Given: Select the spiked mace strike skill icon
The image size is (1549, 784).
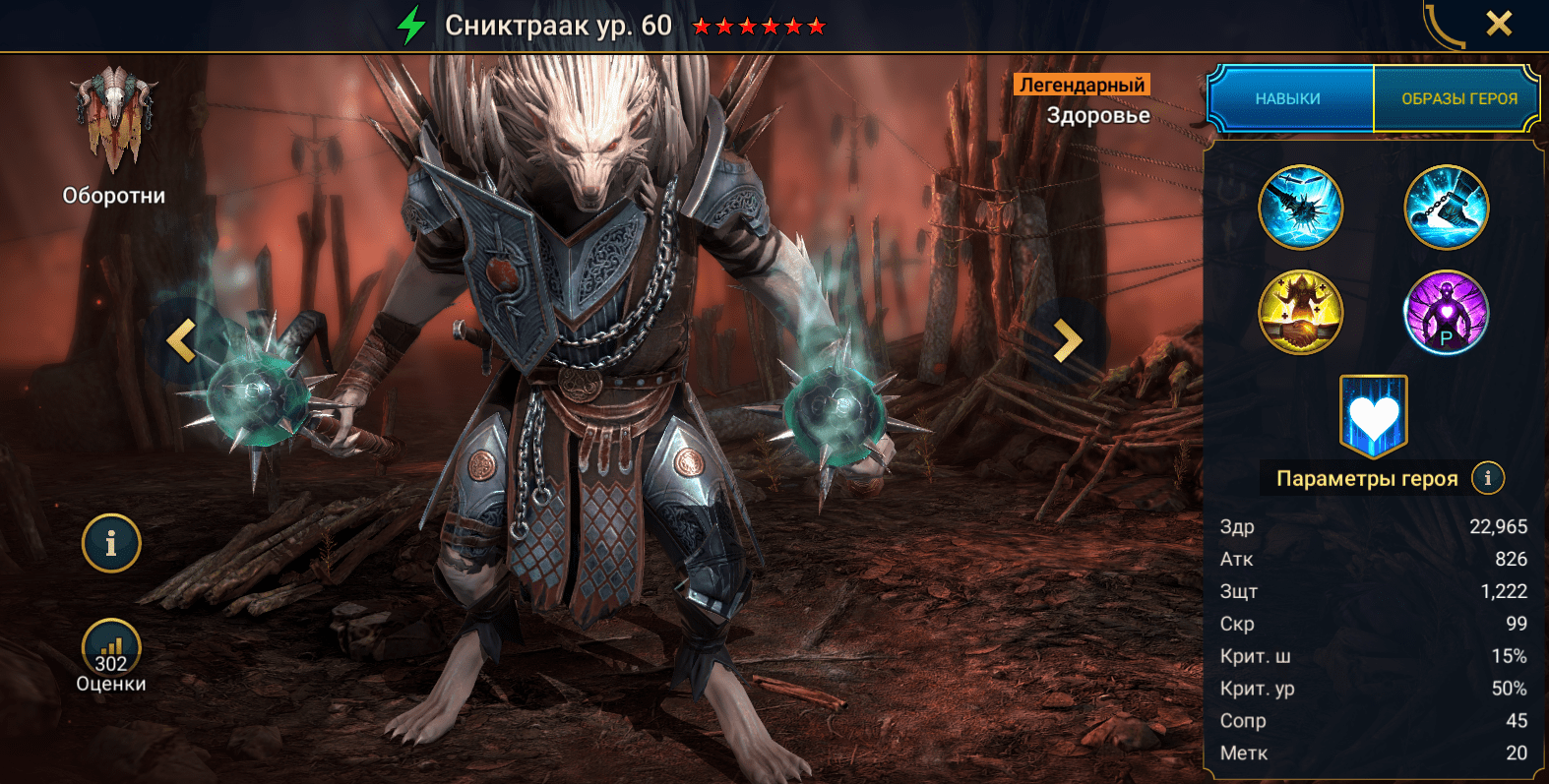Looking at the screenshot, I should coord(1300,208).
